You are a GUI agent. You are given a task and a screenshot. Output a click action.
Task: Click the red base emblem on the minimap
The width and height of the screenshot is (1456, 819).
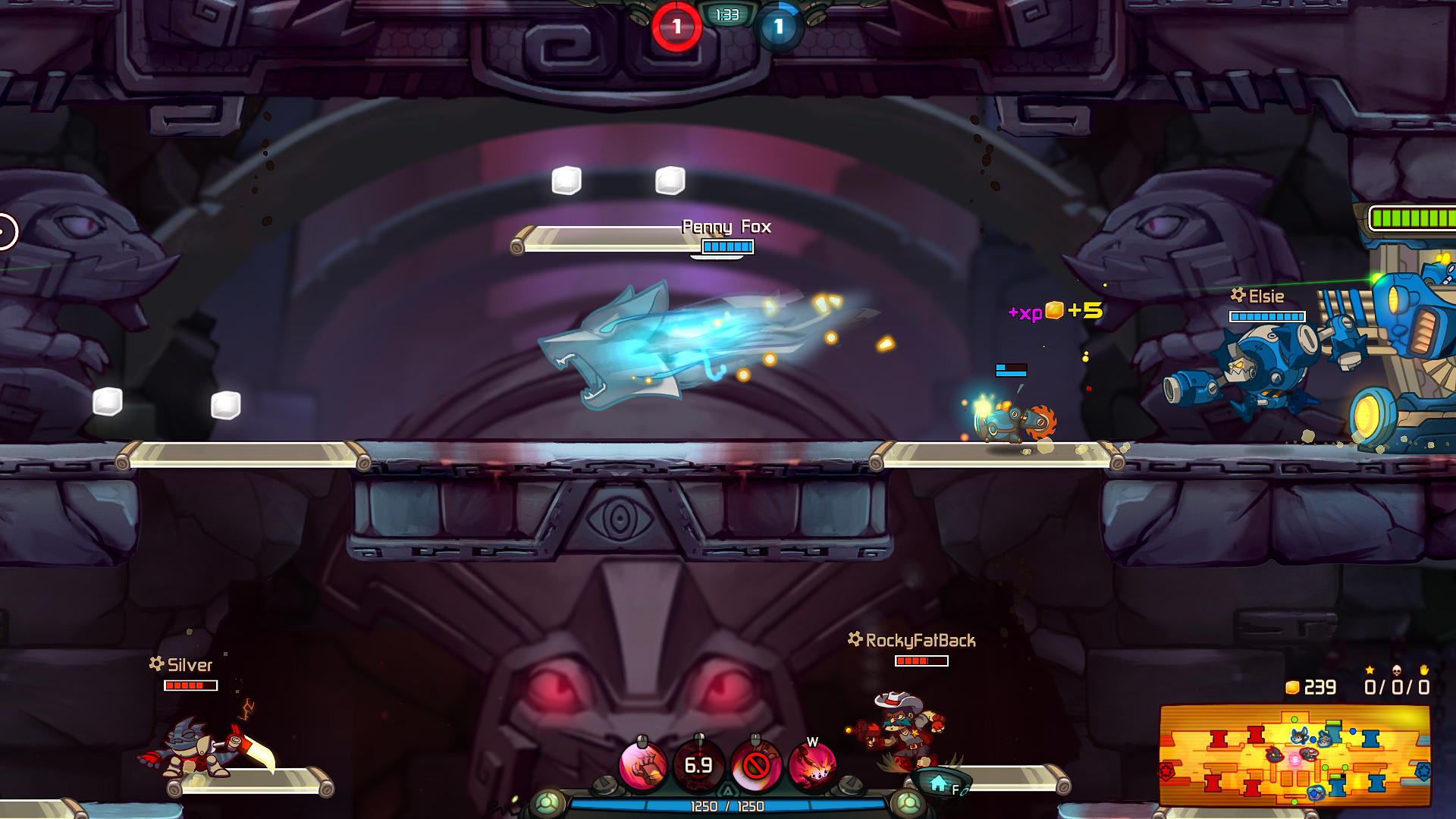coord(1166,771)
